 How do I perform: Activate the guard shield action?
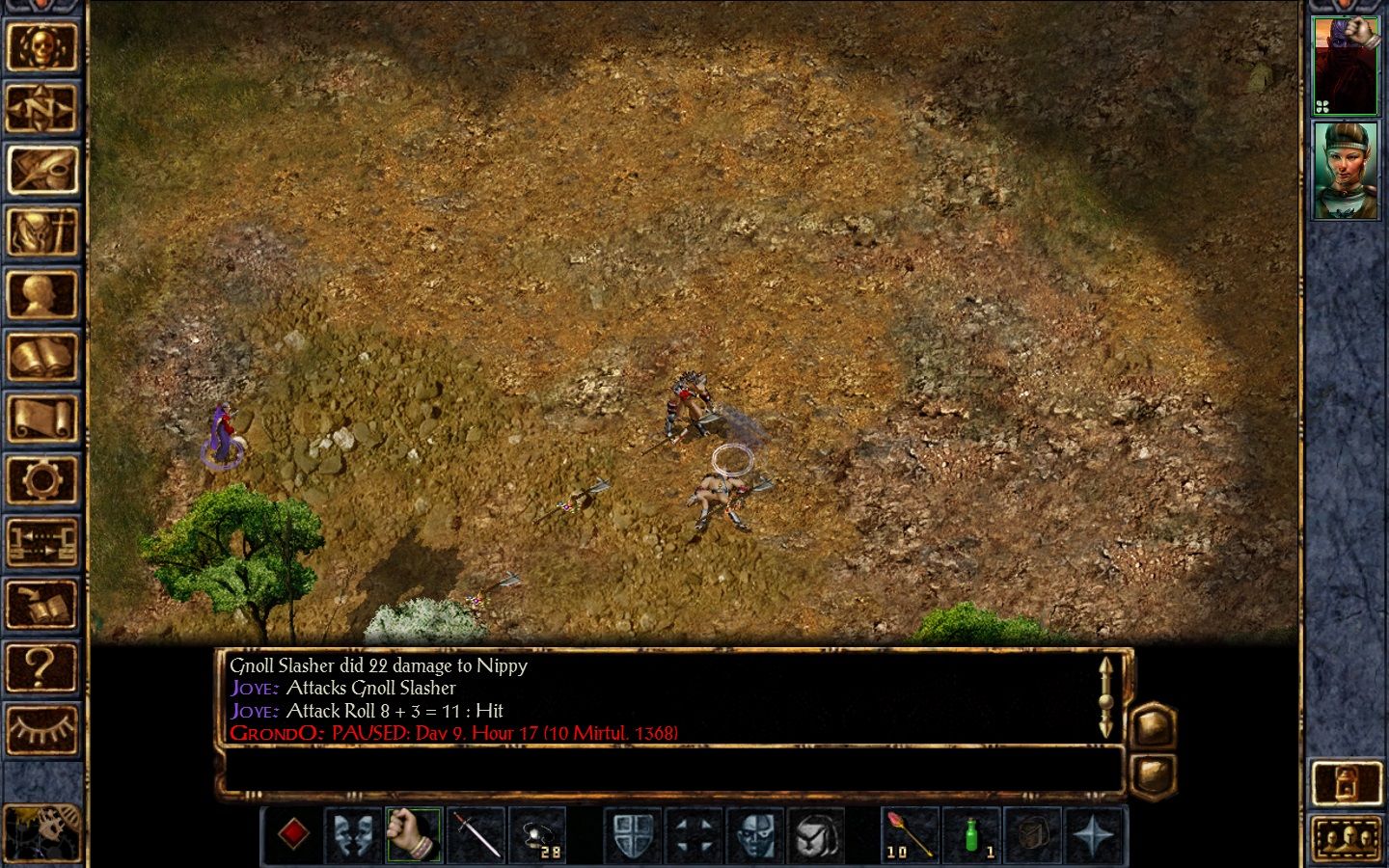point(634,833)
